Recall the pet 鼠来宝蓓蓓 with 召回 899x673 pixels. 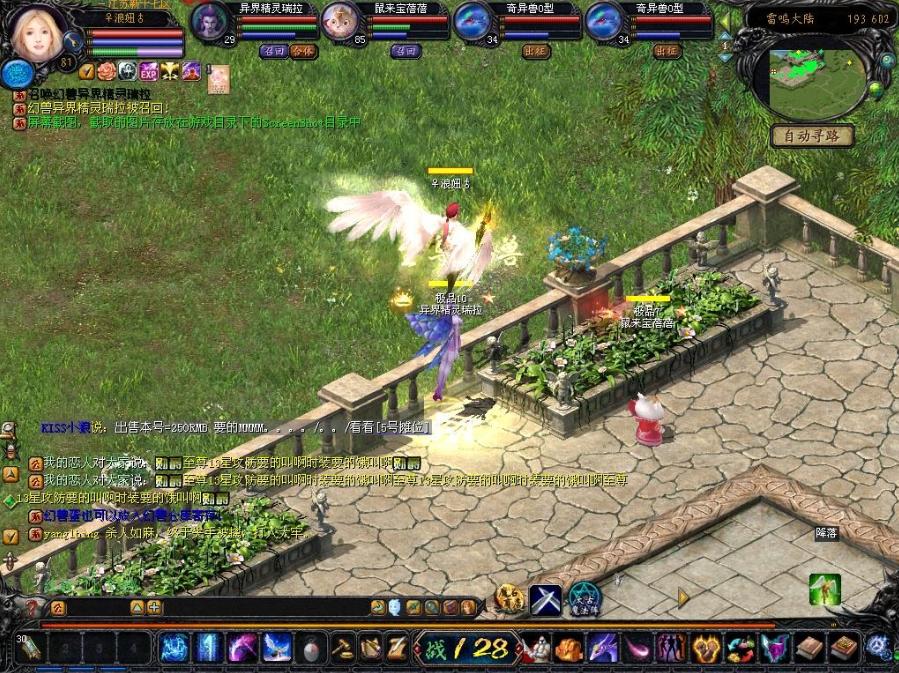(x=404, y=50)
